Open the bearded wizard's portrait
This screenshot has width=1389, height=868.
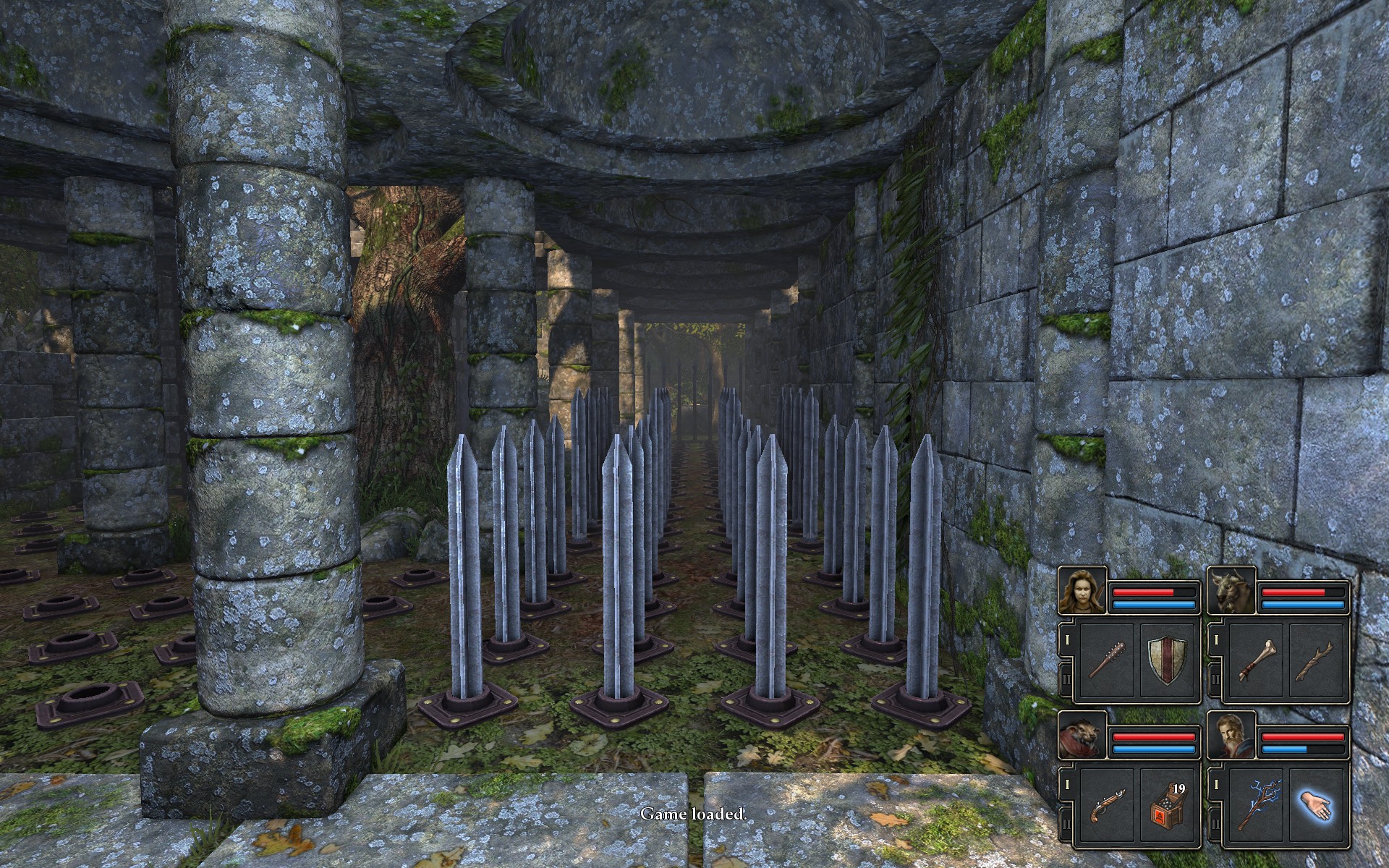[1232, 736]
